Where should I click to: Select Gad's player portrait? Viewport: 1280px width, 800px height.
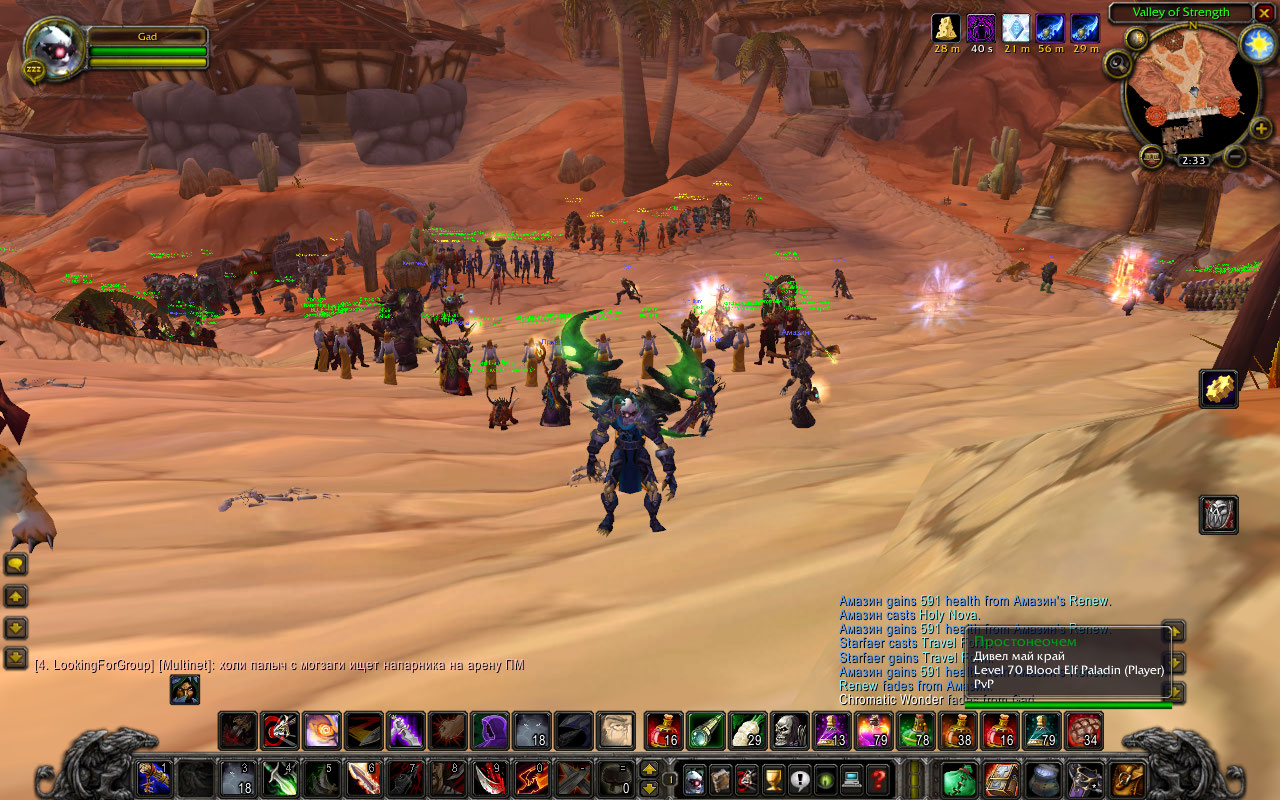[x=51, y=47]
